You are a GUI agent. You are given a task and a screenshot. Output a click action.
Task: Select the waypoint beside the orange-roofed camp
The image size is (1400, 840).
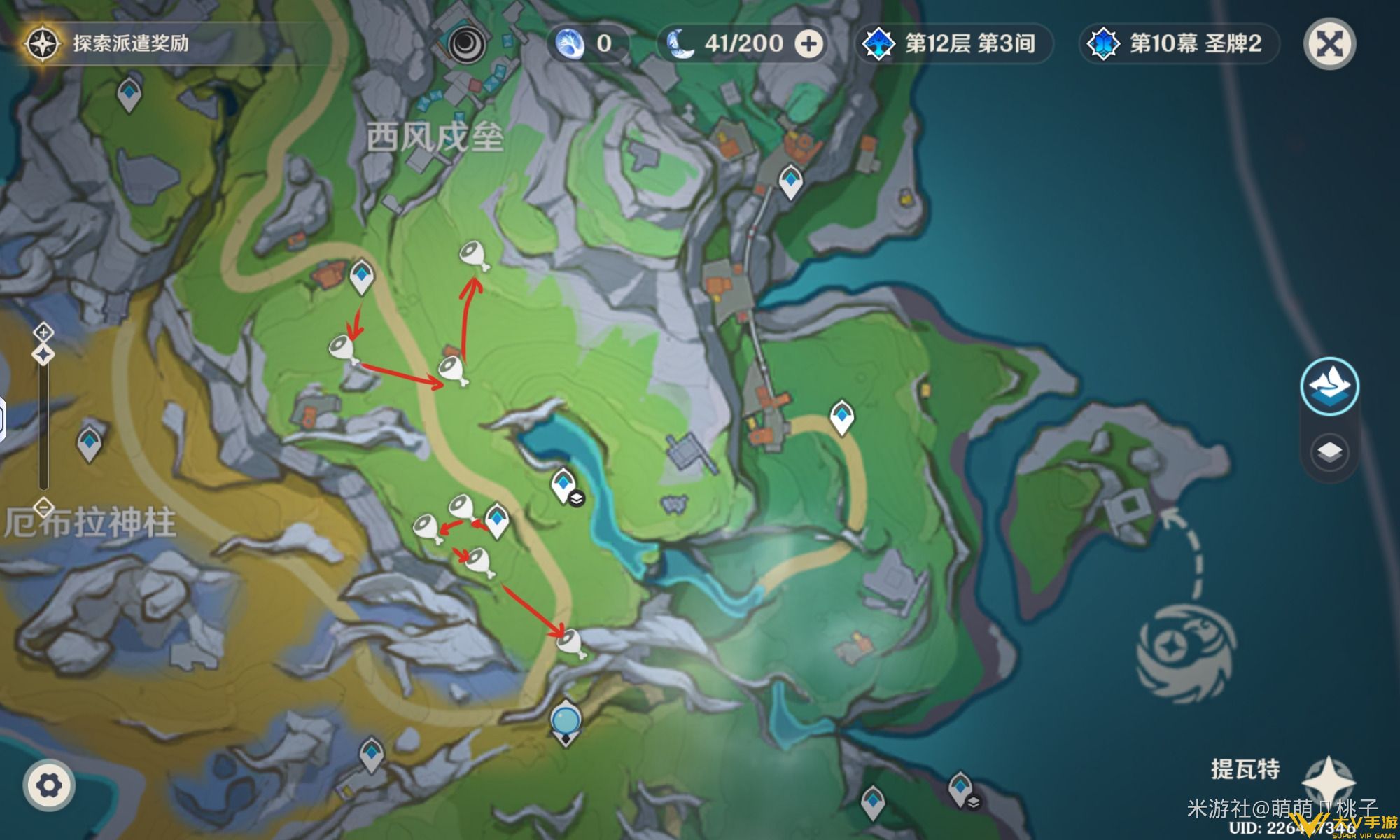(361, 276)
